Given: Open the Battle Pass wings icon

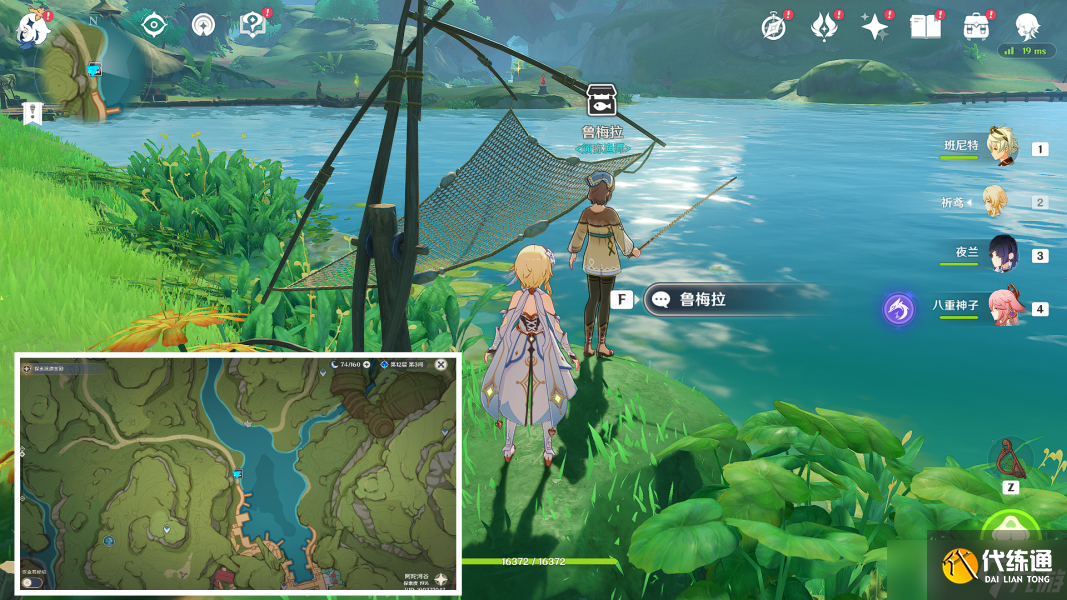Looking at the screenshot, I should [824, 27].
